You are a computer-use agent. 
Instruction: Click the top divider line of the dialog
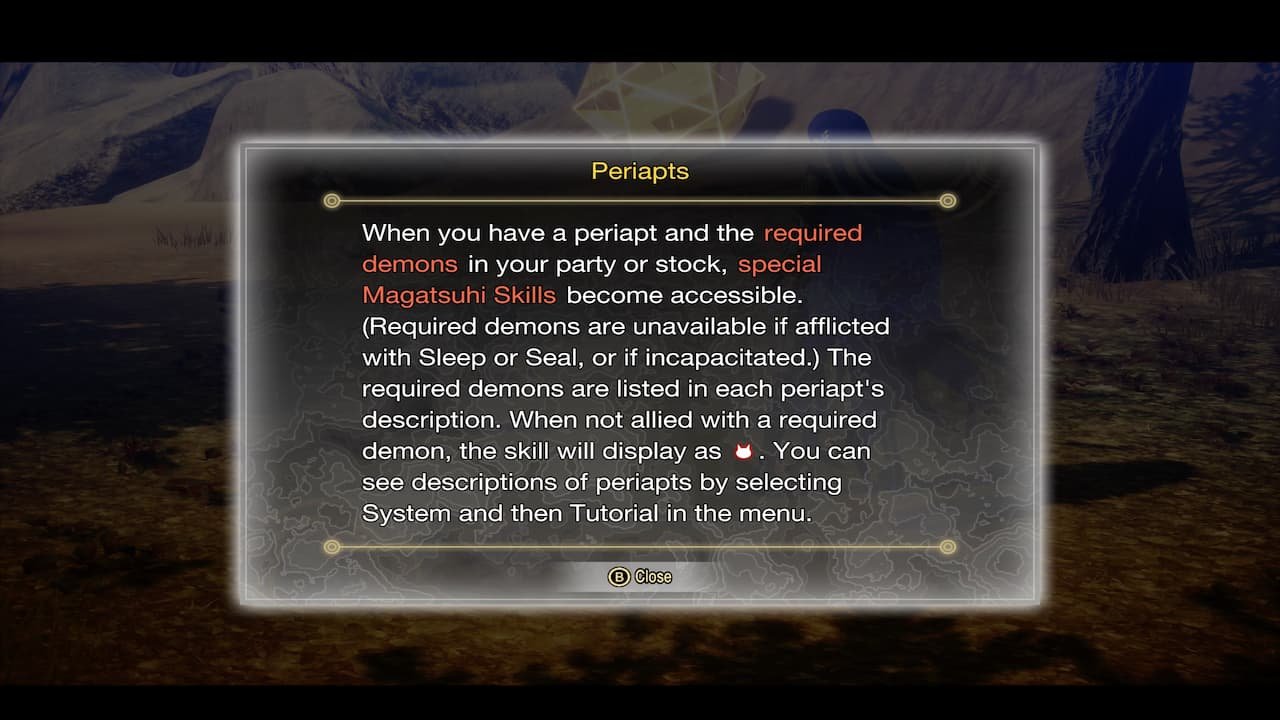639,201
